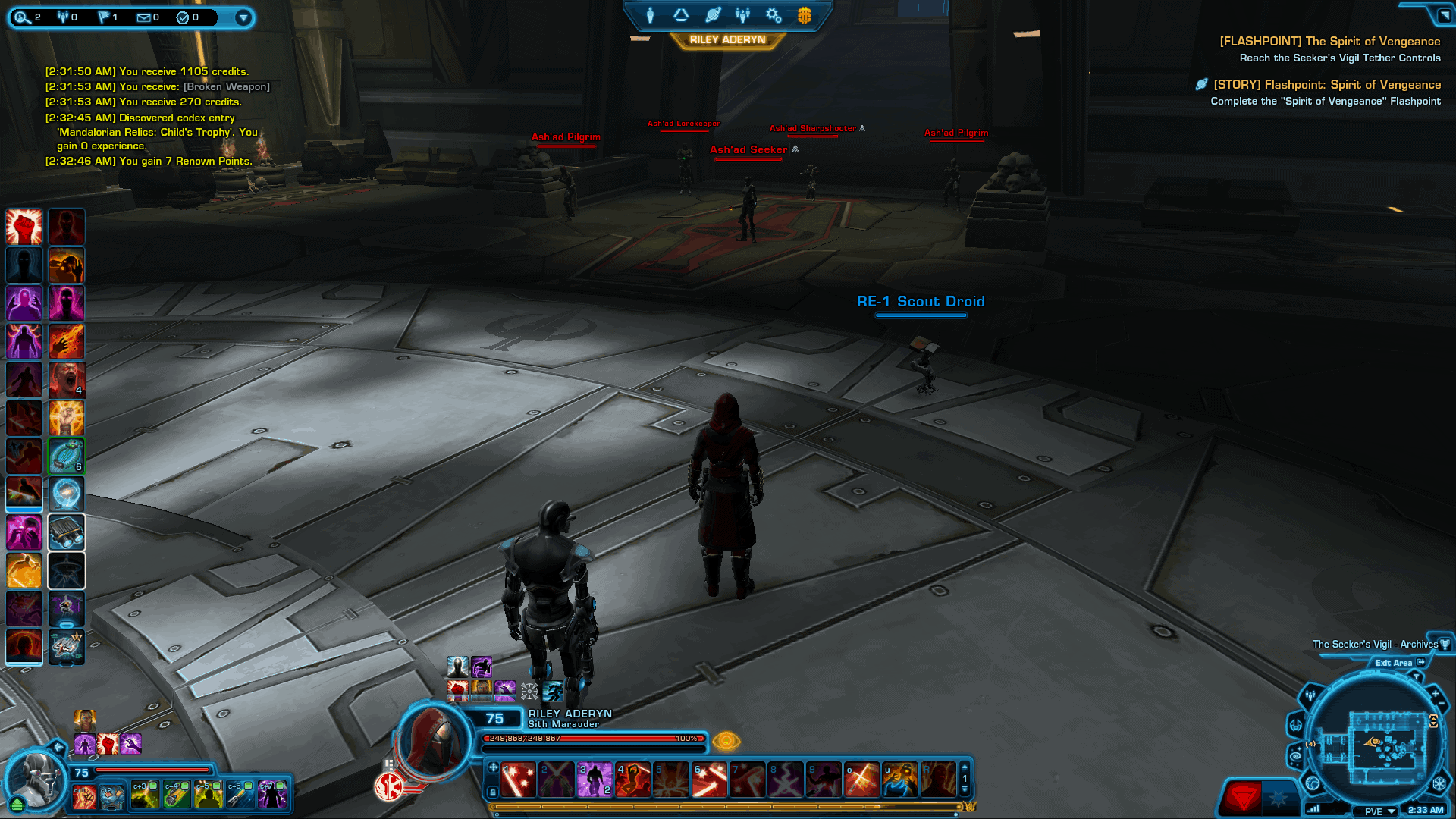Open the preferences gear icon in the top bar
Image resolution: width=1456 pixels, height=819 pixels.
(773, 14)
